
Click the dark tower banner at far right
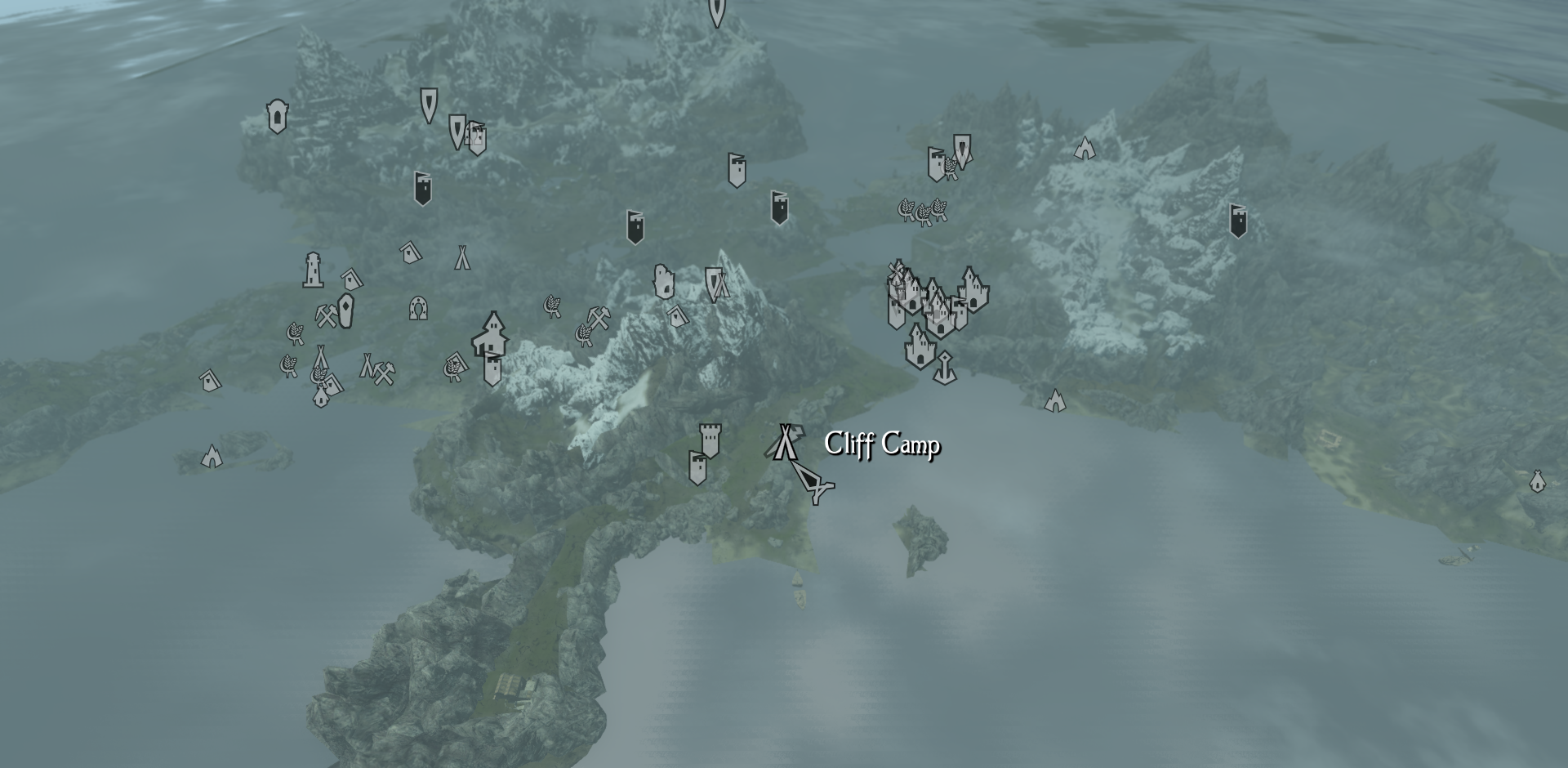pos(1238,221)
